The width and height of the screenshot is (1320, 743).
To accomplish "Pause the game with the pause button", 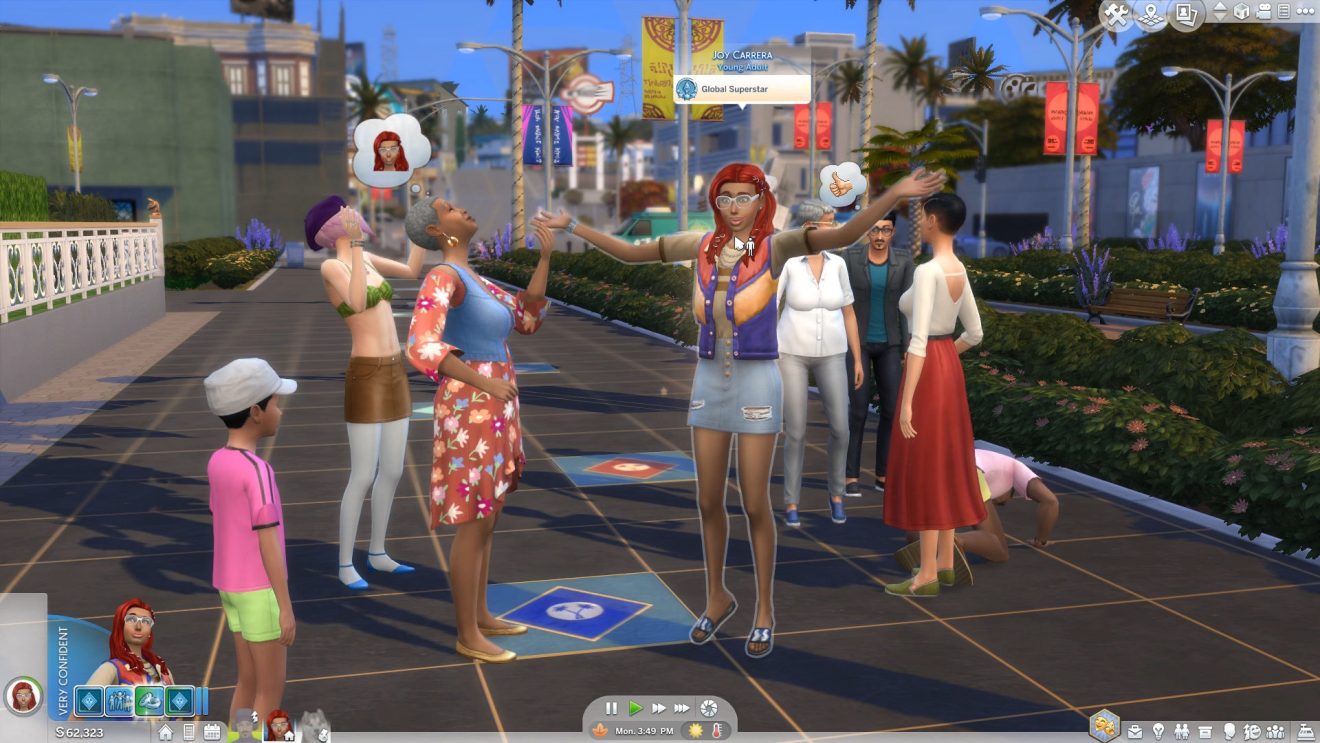I will [611, 708].
